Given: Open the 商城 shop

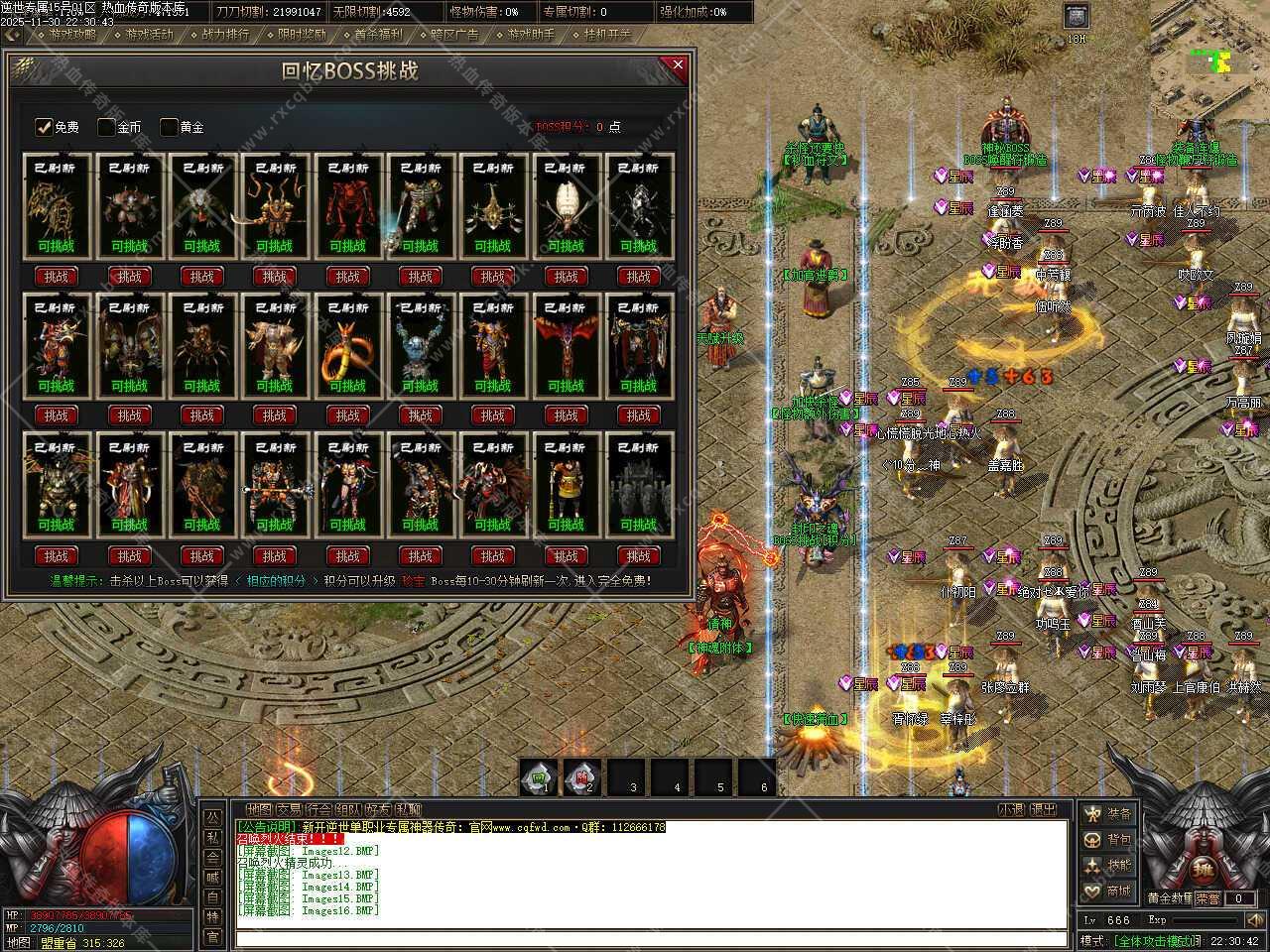Looking at the screenshot, I should tap(1107, 892).
